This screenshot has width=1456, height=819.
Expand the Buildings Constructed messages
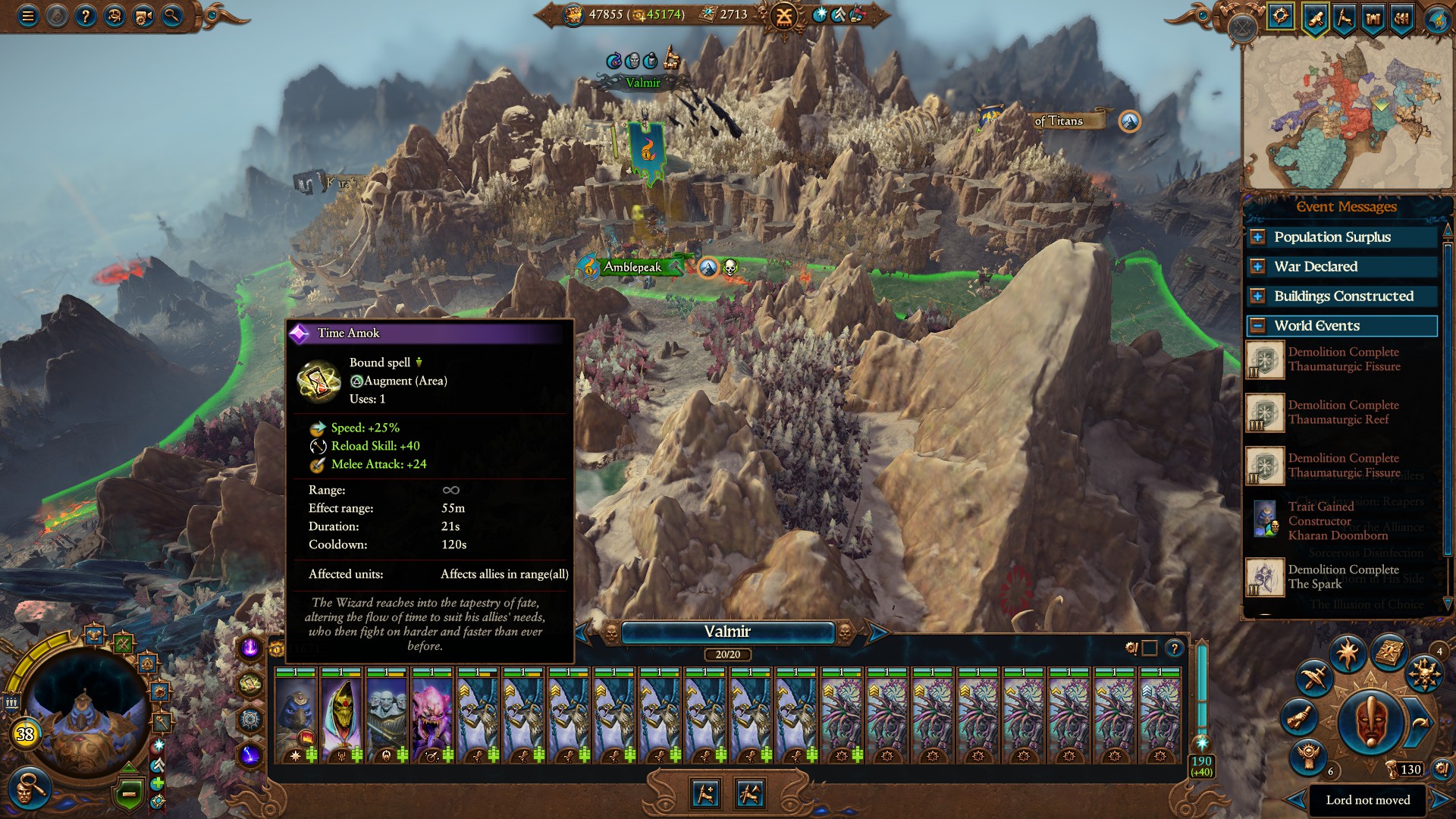[x=1257, y=297]
